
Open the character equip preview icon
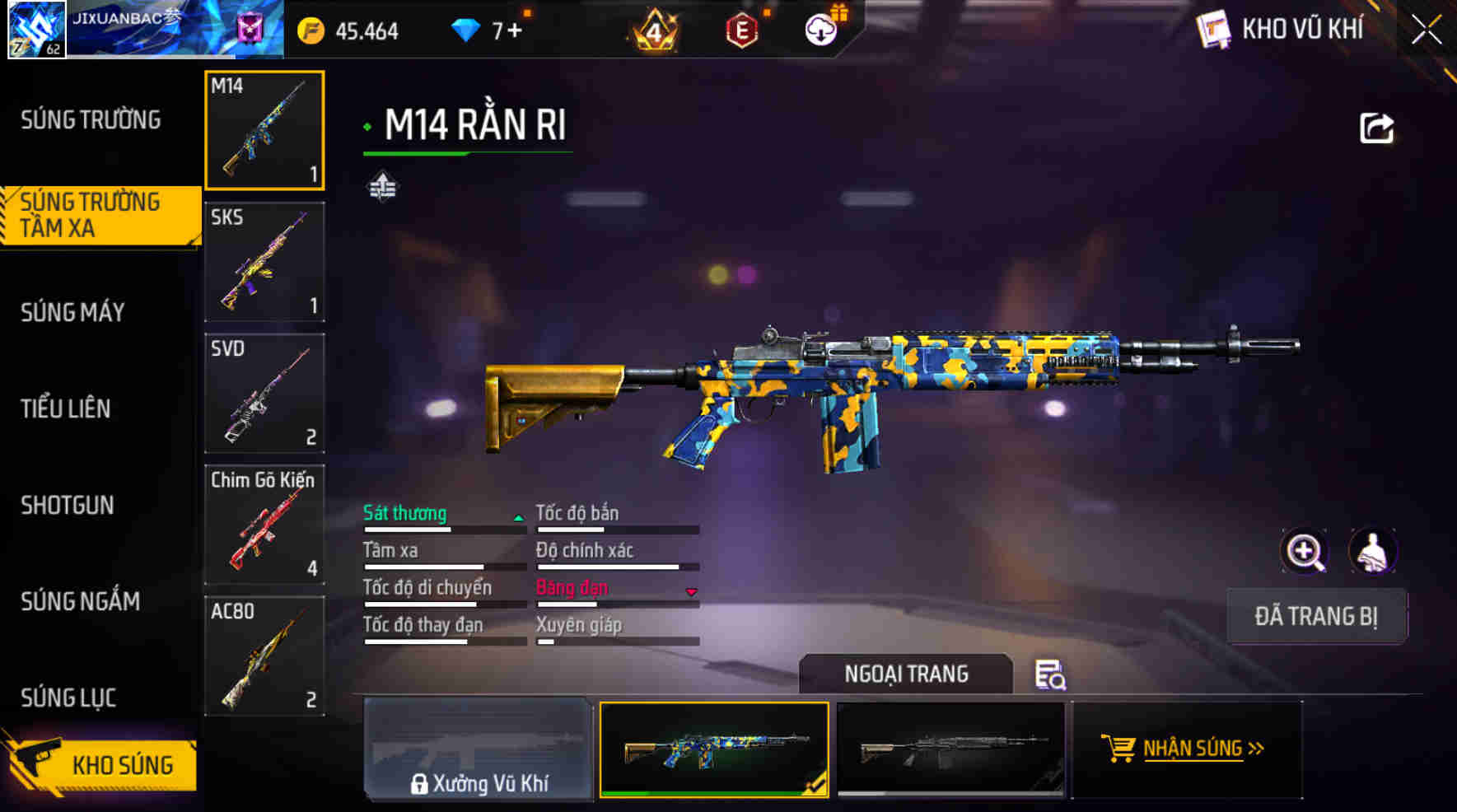tap(1370, 550)
